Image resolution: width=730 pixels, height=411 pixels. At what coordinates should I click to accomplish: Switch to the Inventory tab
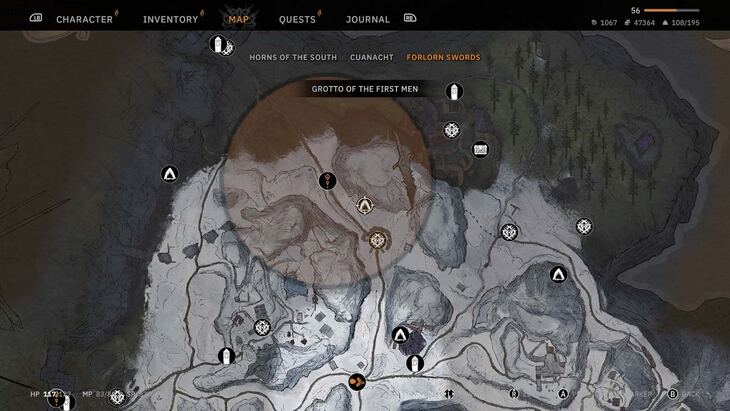pos(170,19)
